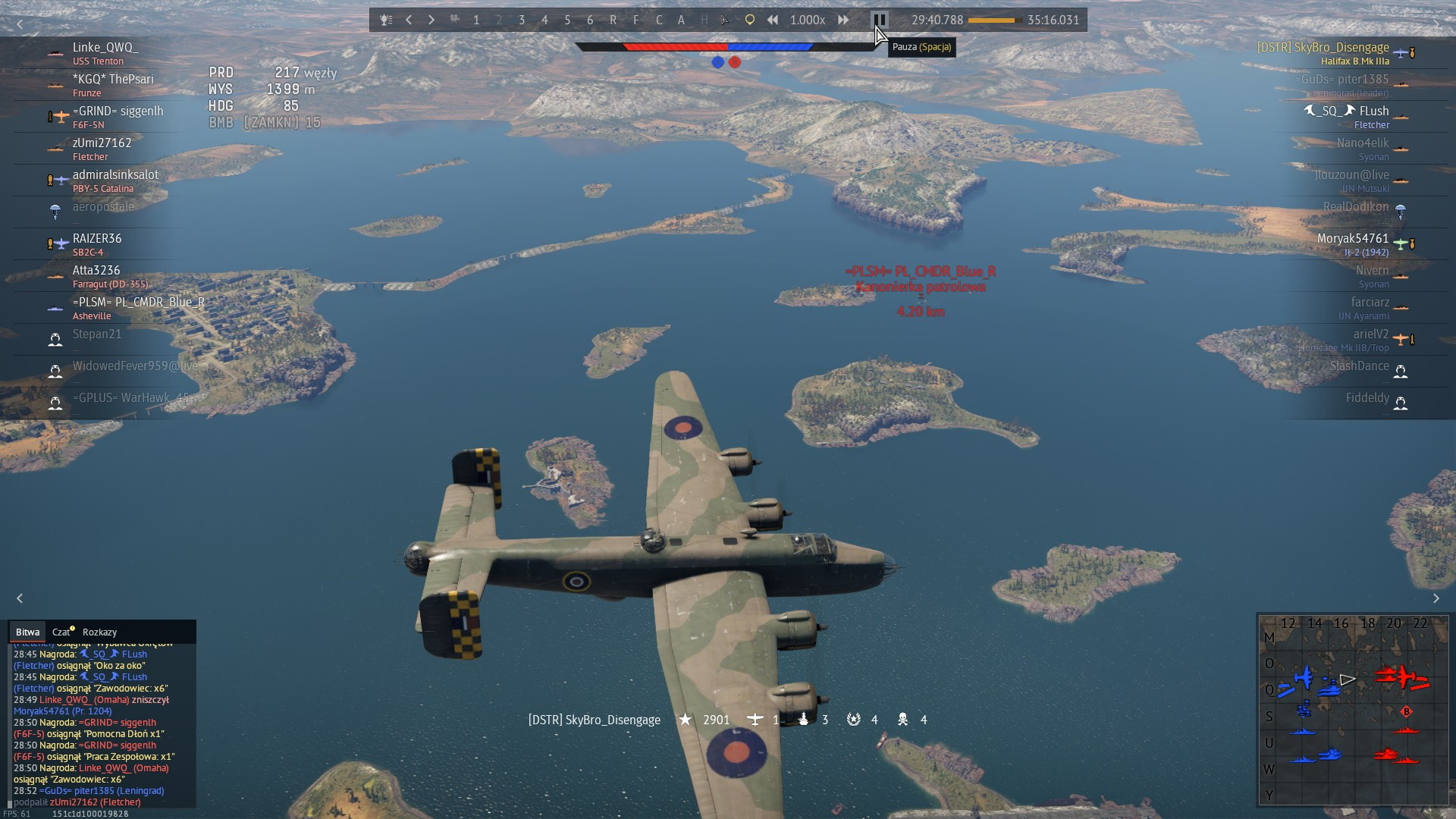Choose the F camera mode
Viewport: 1456px width, 819px height.
635,20
